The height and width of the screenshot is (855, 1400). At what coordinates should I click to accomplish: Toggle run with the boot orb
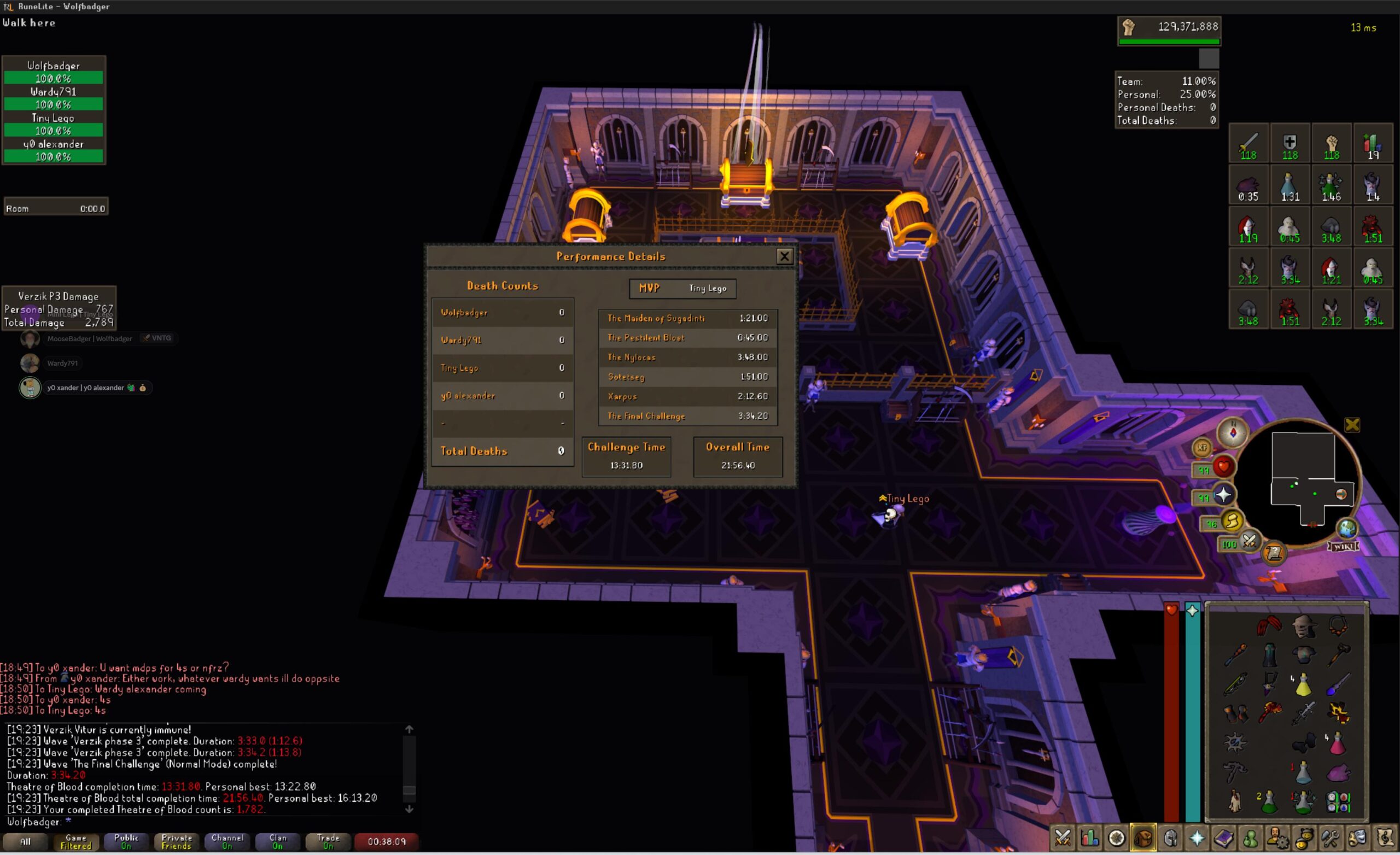click(1232, 520)
